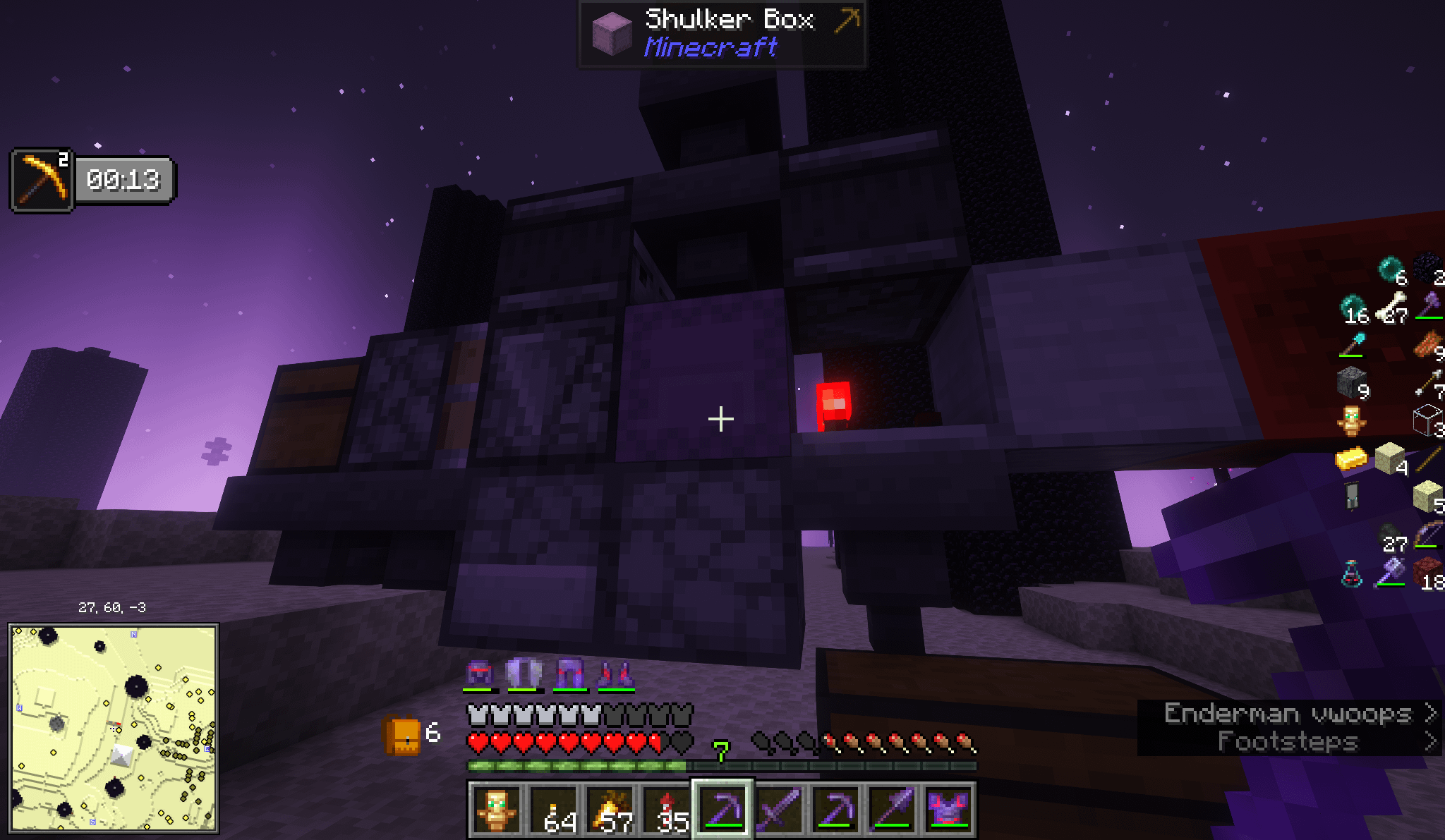Image resolution: width=1445 pixels, height=840 pixels.
Task: Select the firework rocket hotbar slot
Action: [x=666, y=810]
